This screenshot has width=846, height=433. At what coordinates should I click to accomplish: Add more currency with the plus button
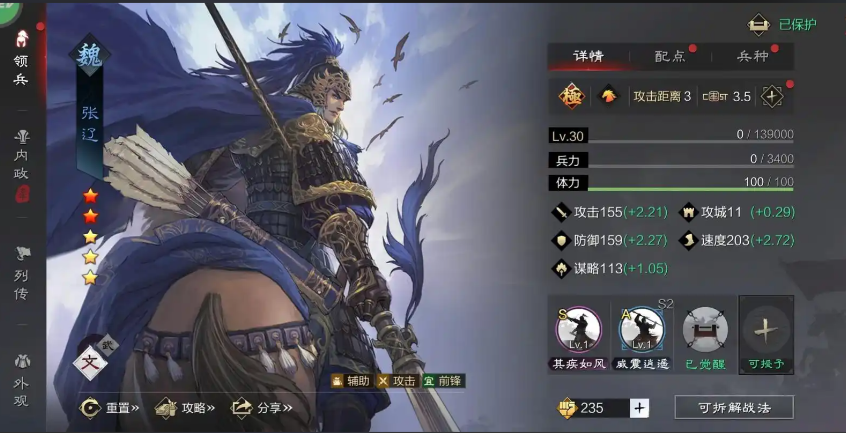[640, 407]
